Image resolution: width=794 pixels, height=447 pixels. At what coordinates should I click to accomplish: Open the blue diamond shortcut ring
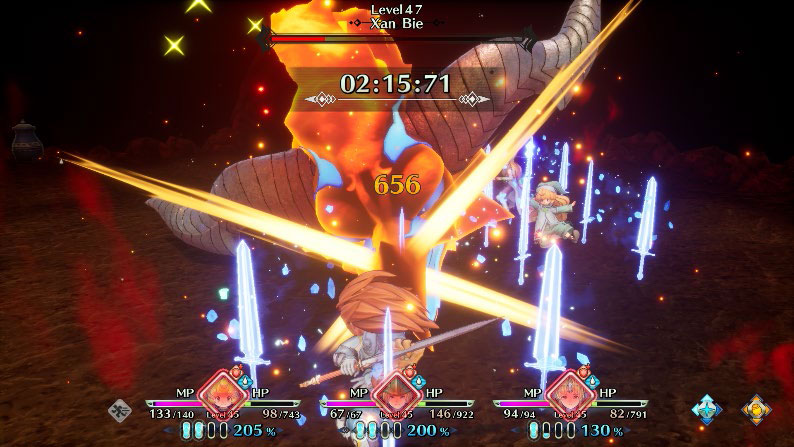(x=708, y=408)
